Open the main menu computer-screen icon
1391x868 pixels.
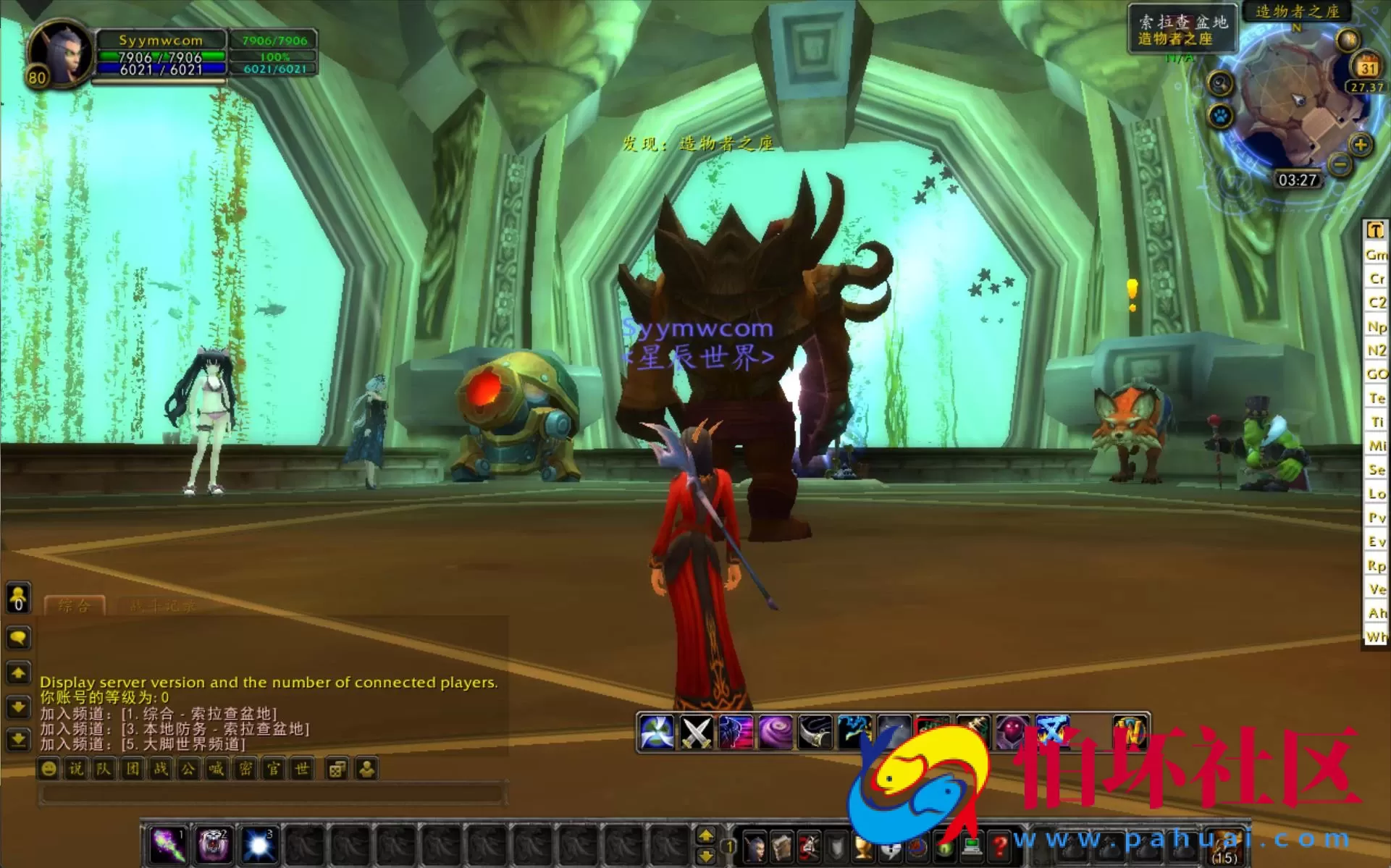point(971,849)
